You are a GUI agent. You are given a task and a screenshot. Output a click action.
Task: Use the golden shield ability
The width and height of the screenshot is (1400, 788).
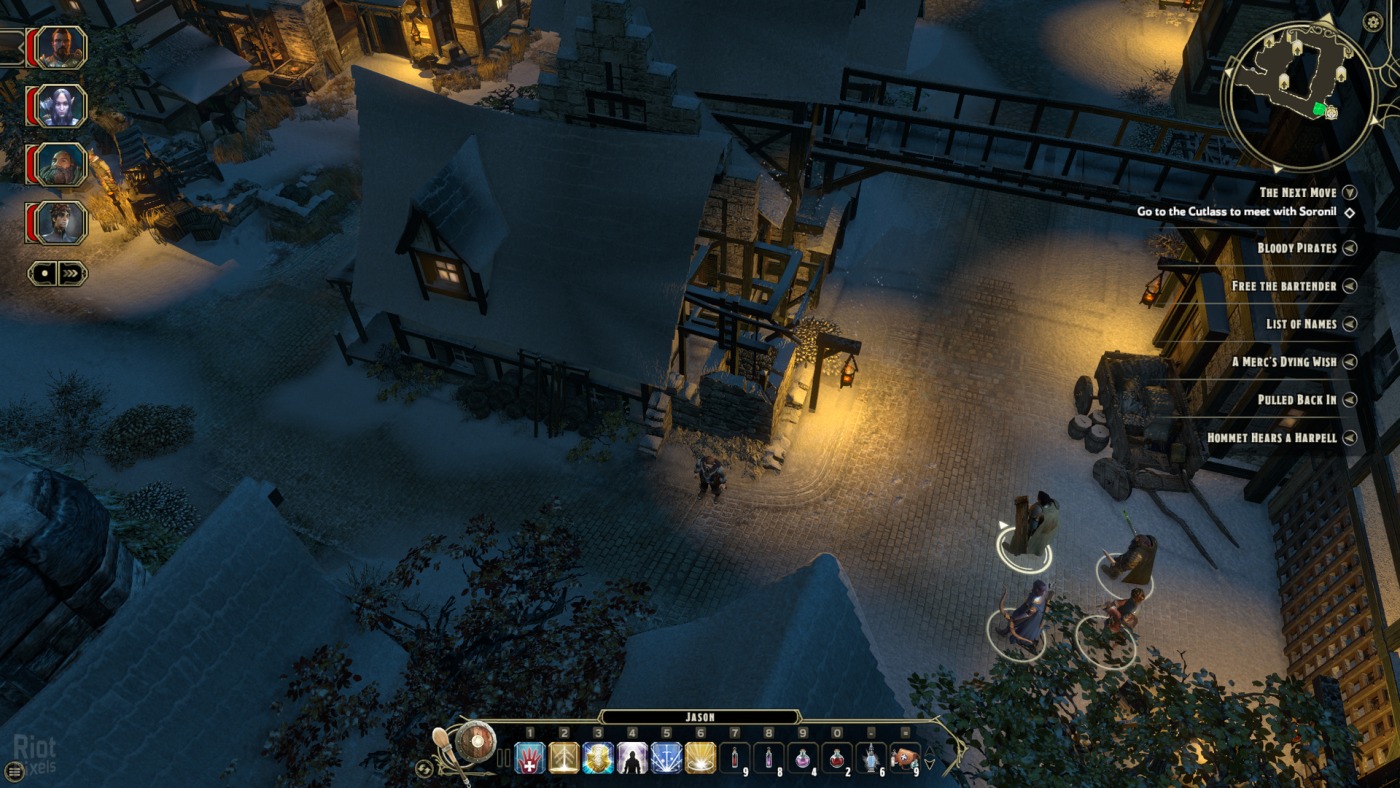pos(598,758)
